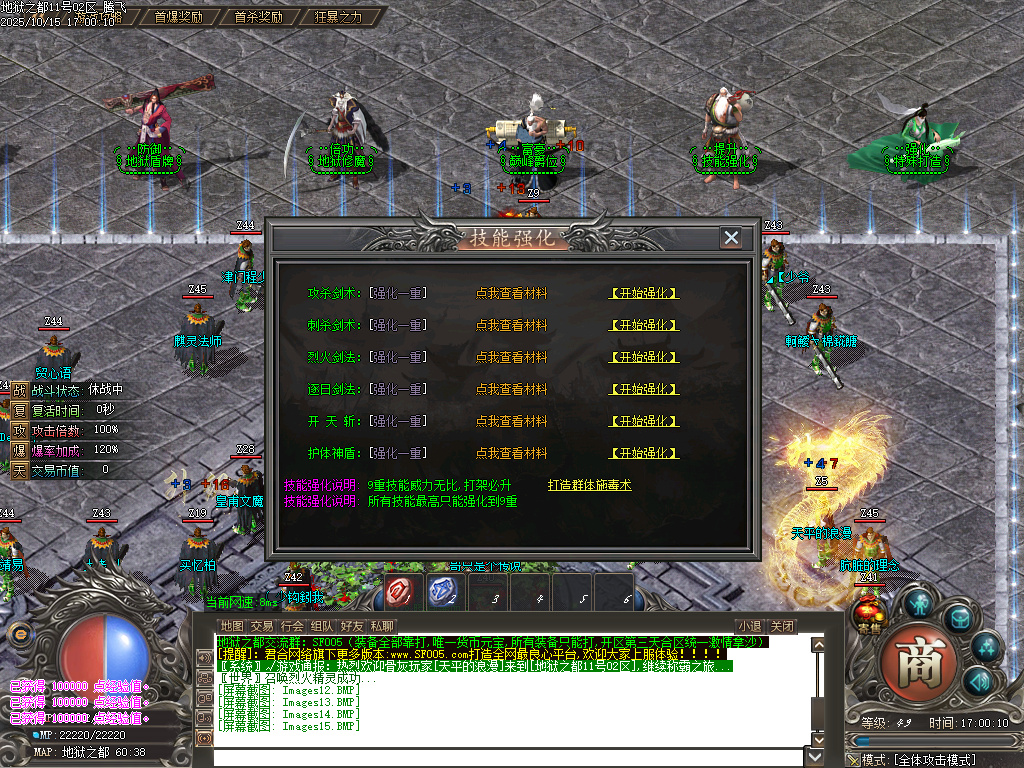Switch to the 地图 tab above chat
This screenshot has height=768, width=1024.
pyautogui.click(x=231, y=626)
